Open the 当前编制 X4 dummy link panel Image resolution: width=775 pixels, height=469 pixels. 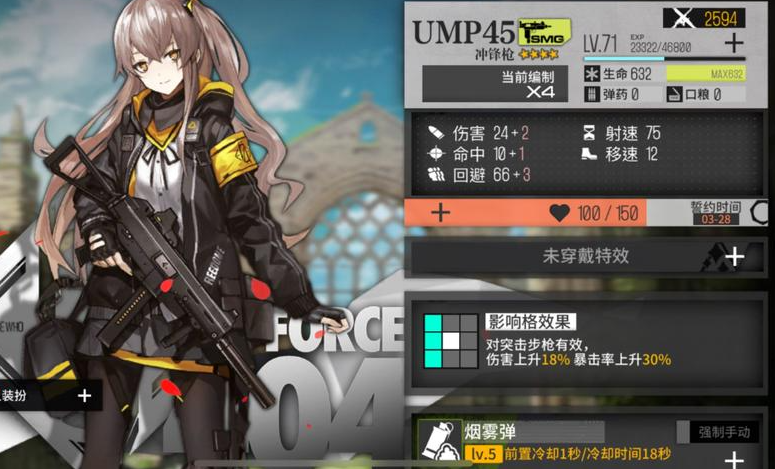[x=487, y=83]
